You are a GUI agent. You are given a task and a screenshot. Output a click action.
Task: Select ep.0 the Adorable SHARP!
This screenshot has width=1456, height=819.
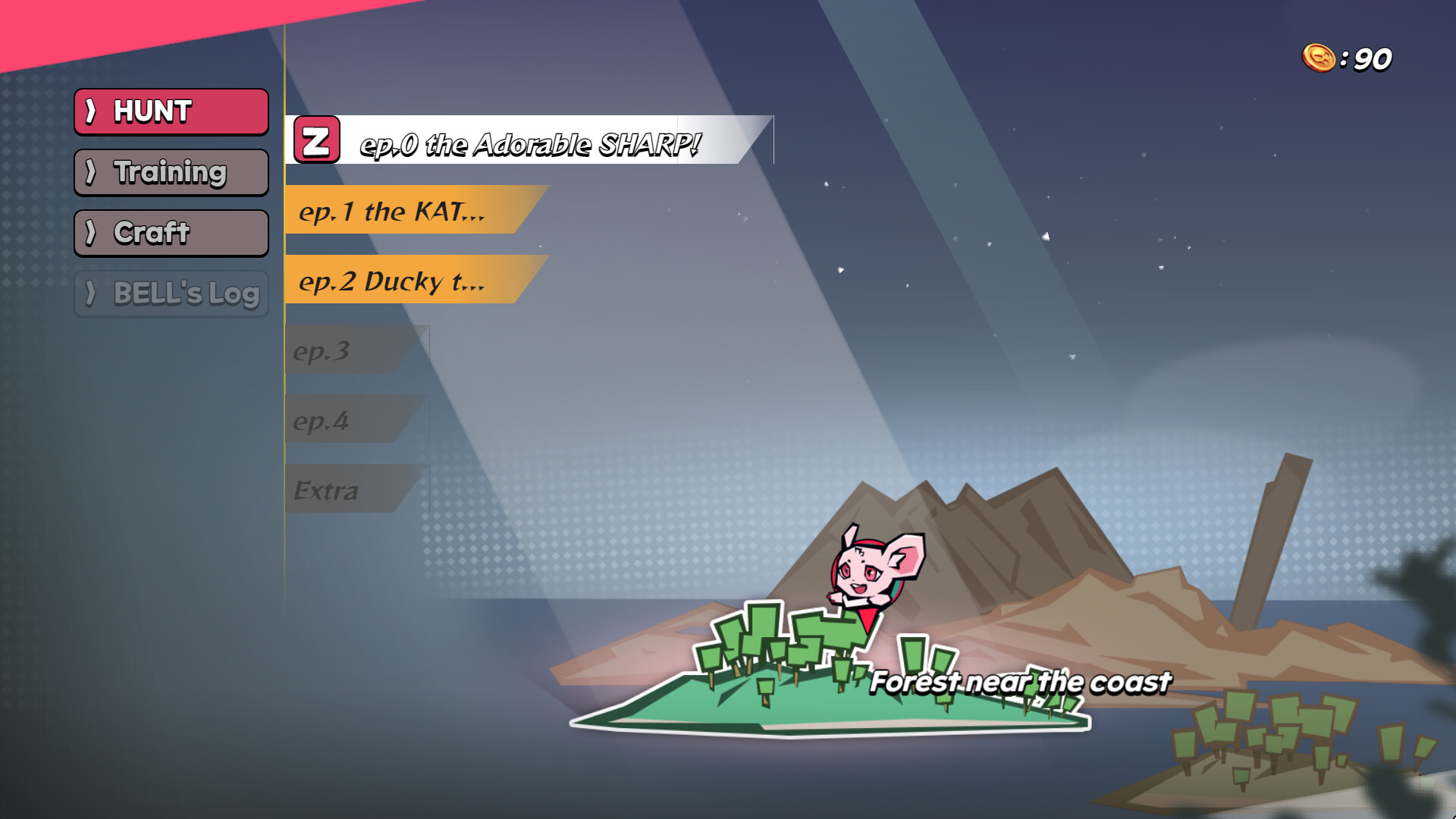coord(531,141)
